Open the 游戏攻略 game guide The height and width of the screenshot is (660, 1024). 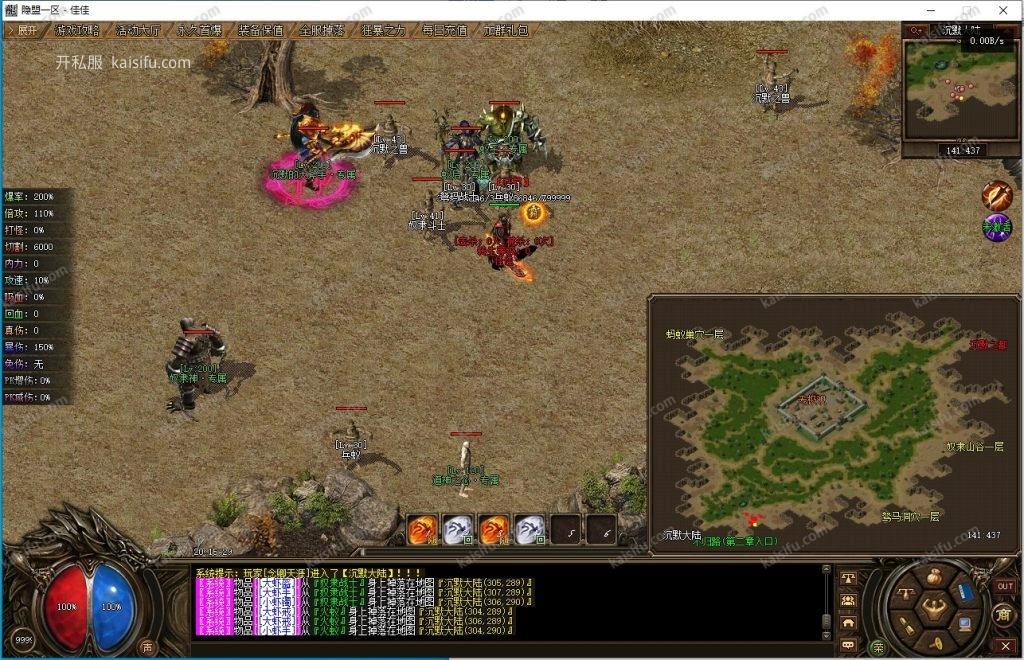[77, 30]
